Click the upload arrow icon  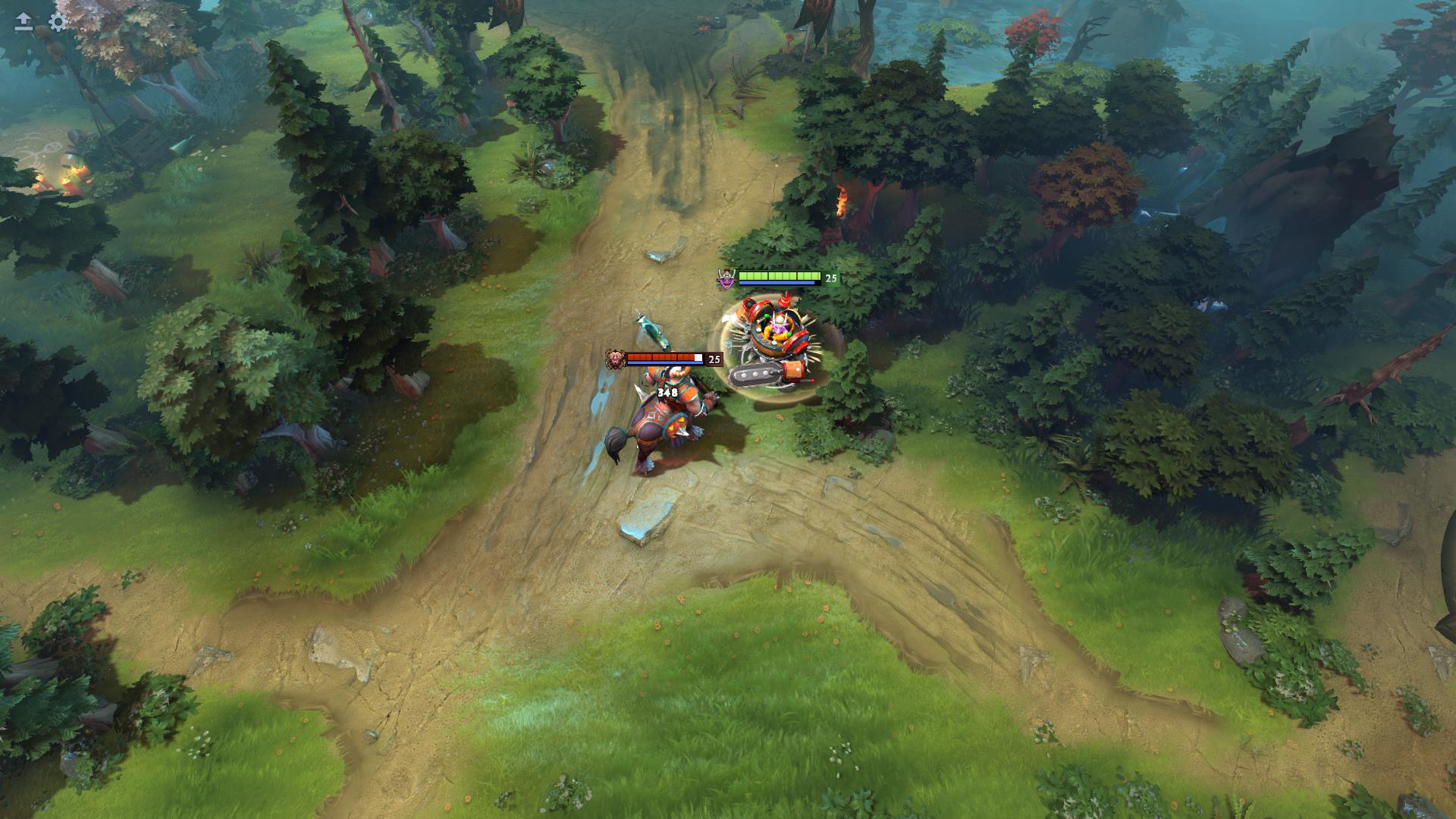(x=24, y=22)
